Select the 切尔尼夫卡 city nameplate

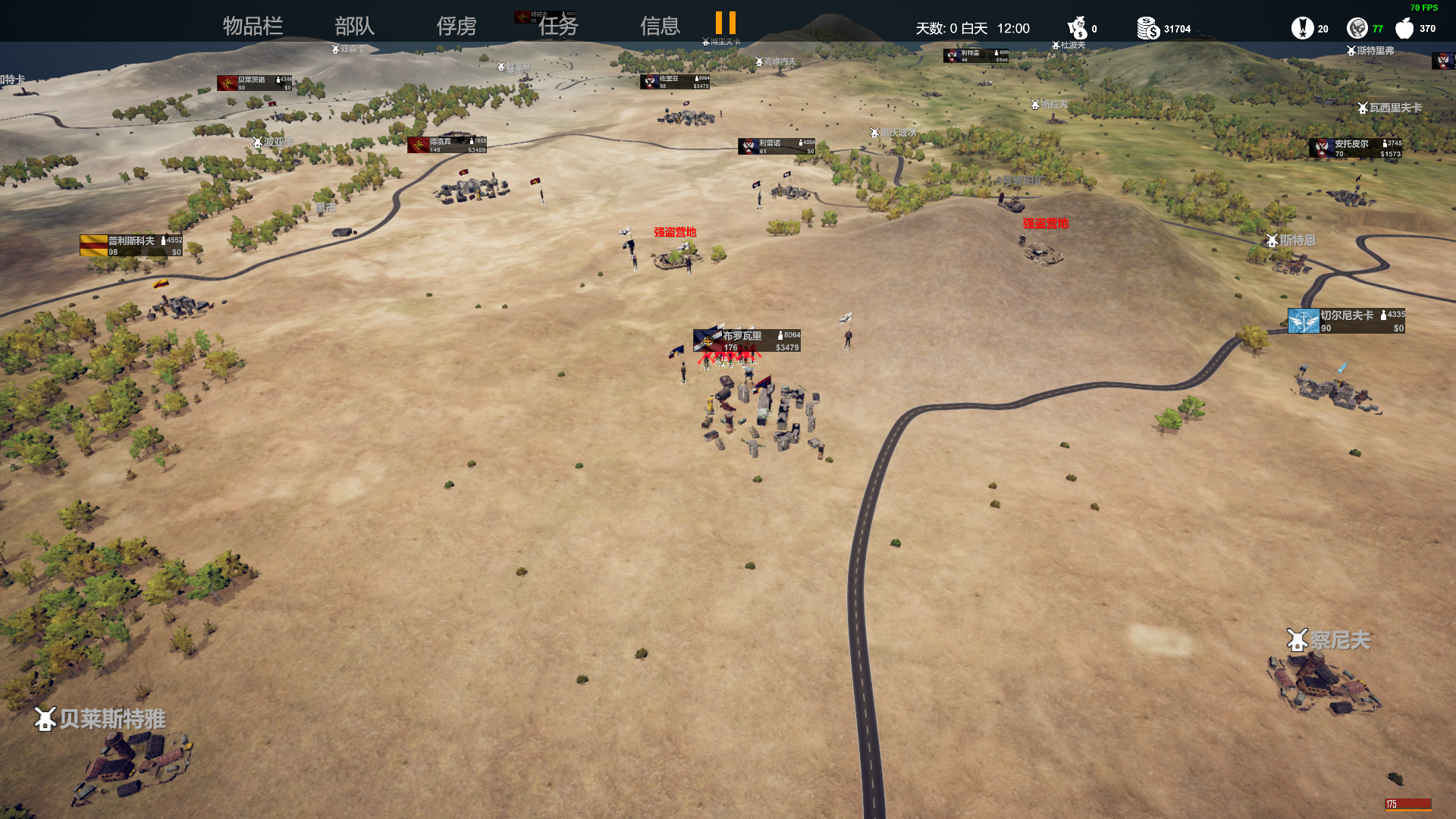point(1346,321)
